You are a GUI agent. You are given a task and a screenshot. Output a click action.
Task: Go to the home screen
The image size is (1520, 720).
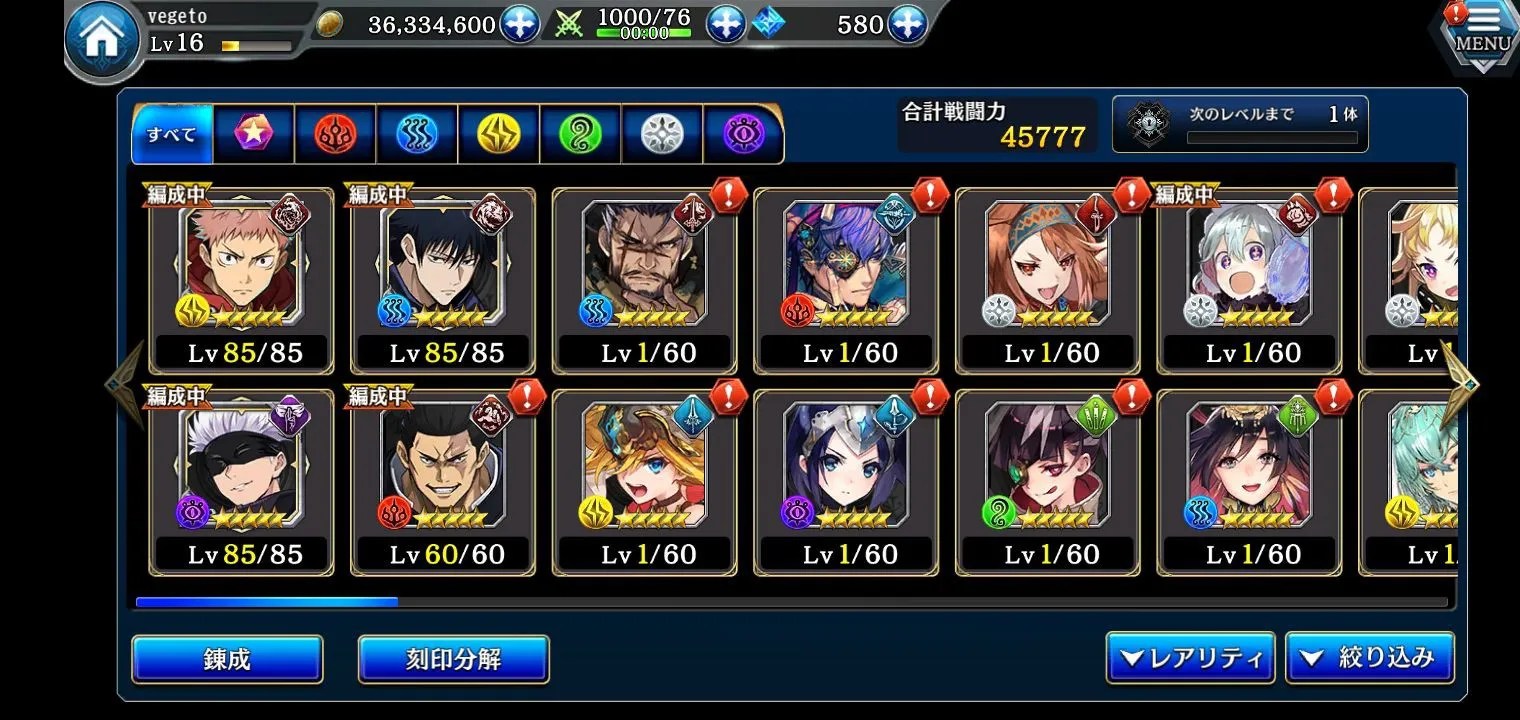click(103, 40)
